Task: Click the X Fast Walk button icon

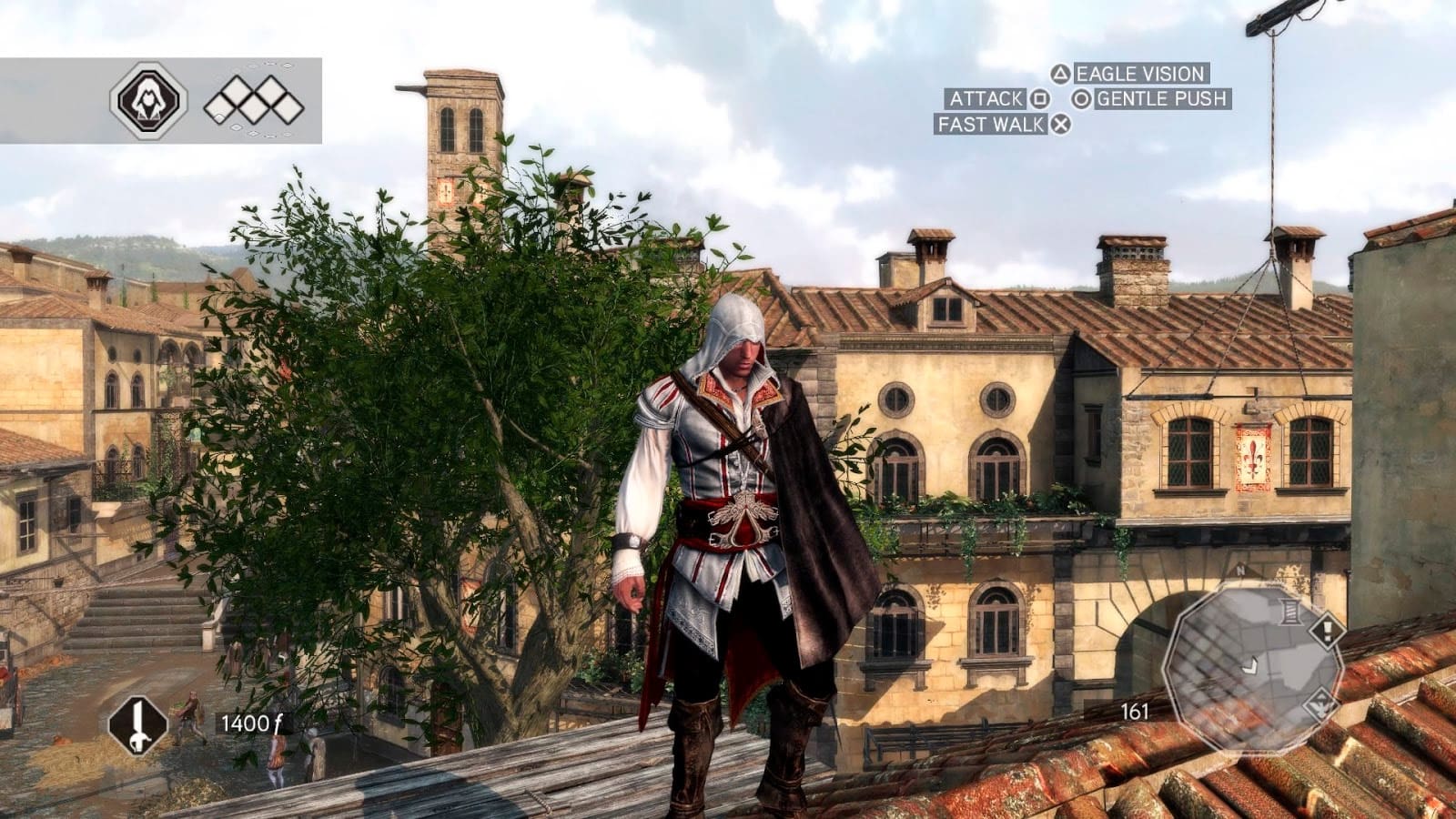Action: [x=1061, y=123]
